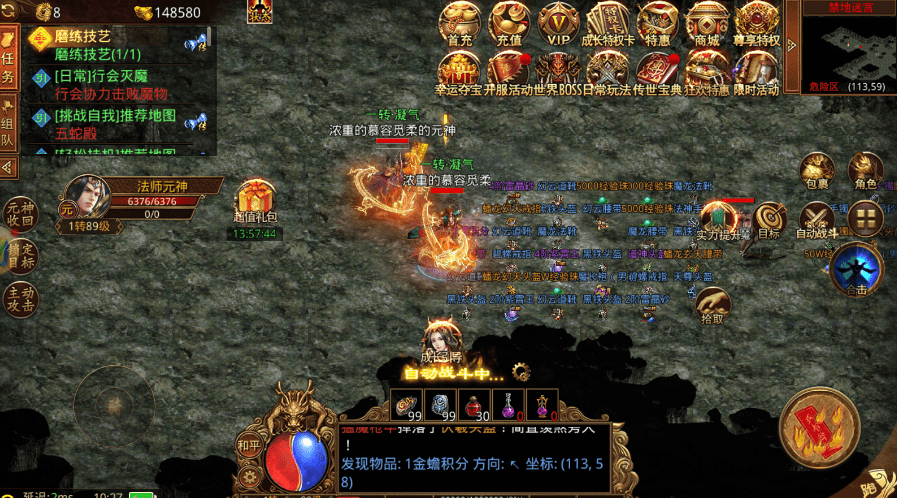Click the 元神收回 recall button
897x498 pixels.
tap(20, 212)
